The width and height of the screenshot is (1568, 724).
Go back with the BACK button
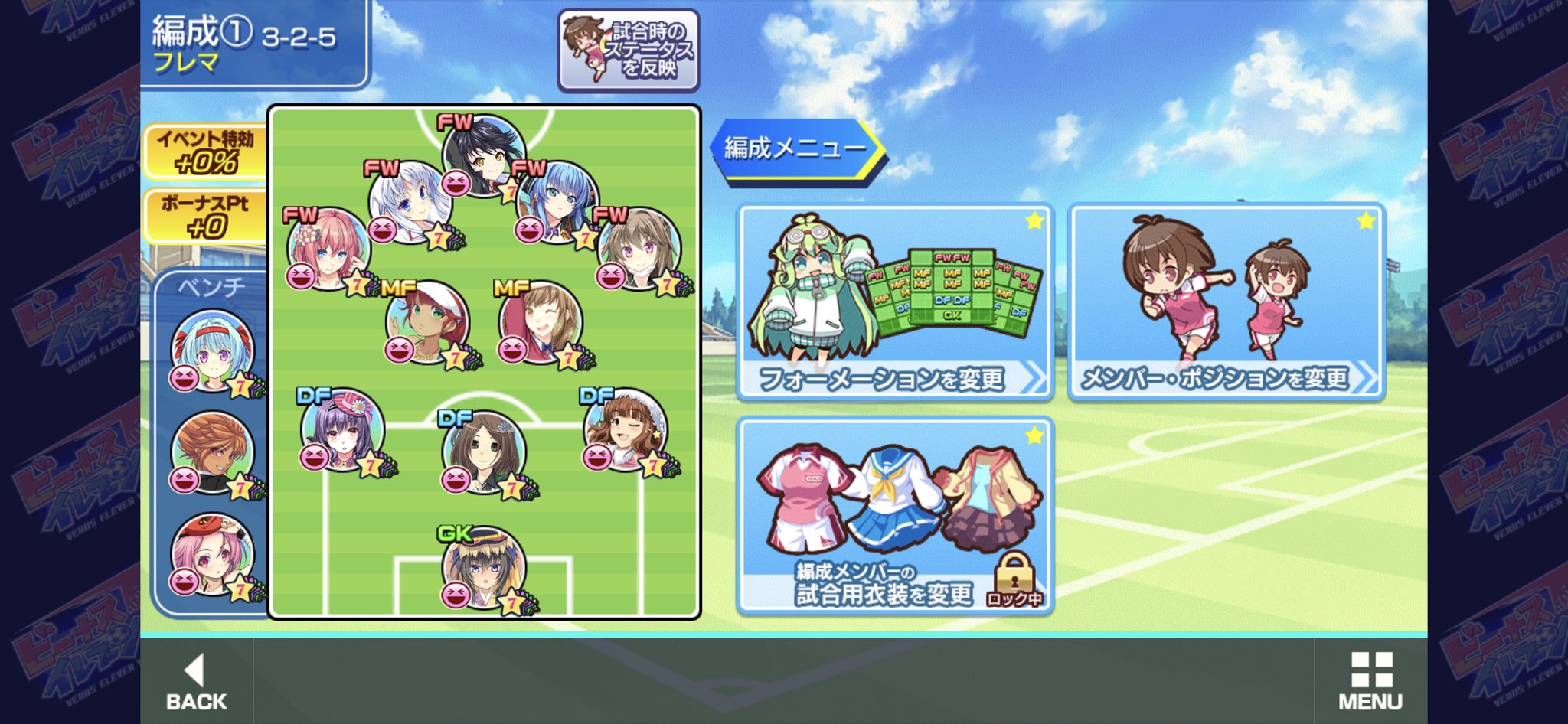(x=196, y=681)
